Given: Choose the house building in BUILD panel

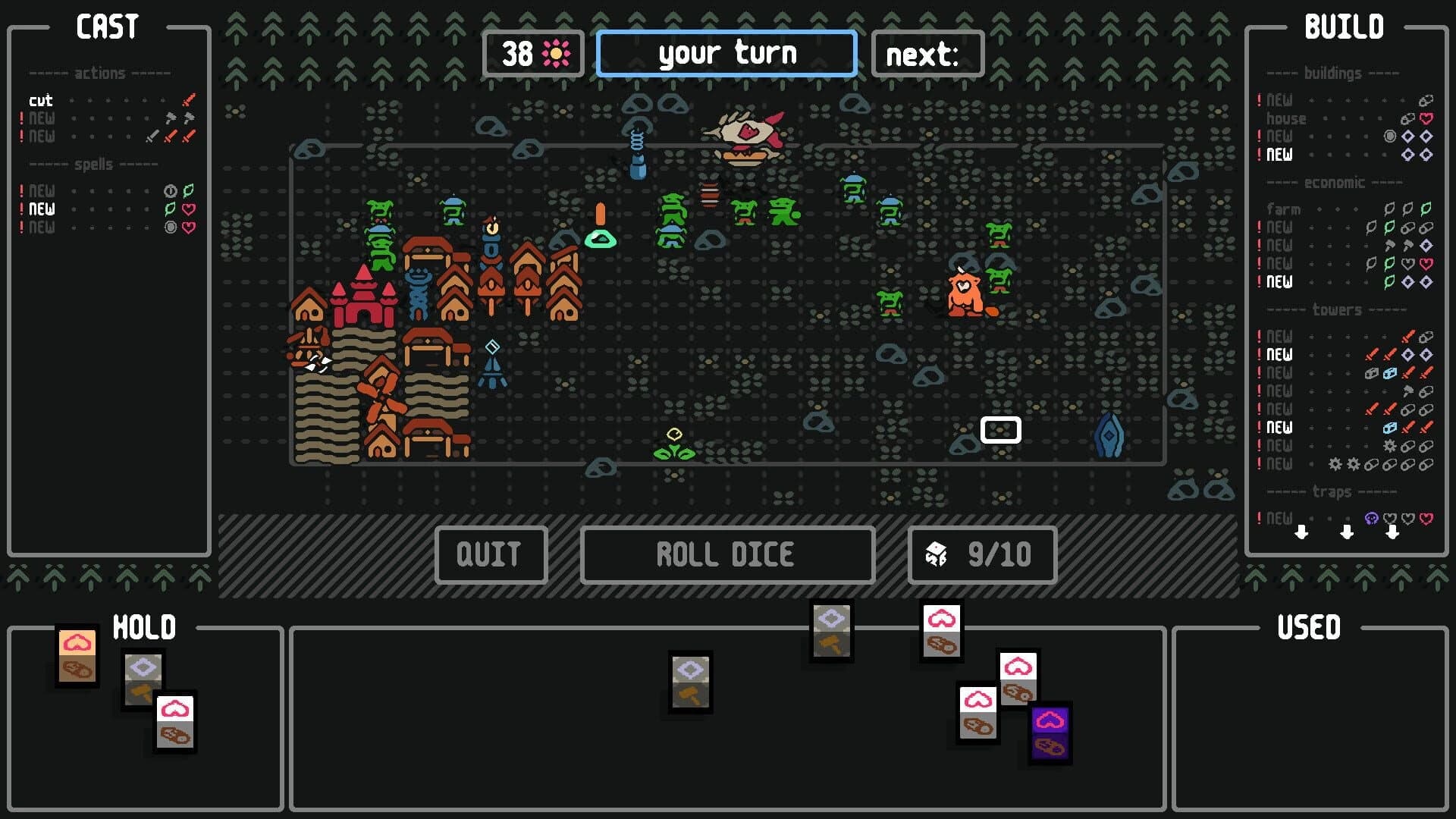Looking at the screenshot, I should tap(1288, 118).
